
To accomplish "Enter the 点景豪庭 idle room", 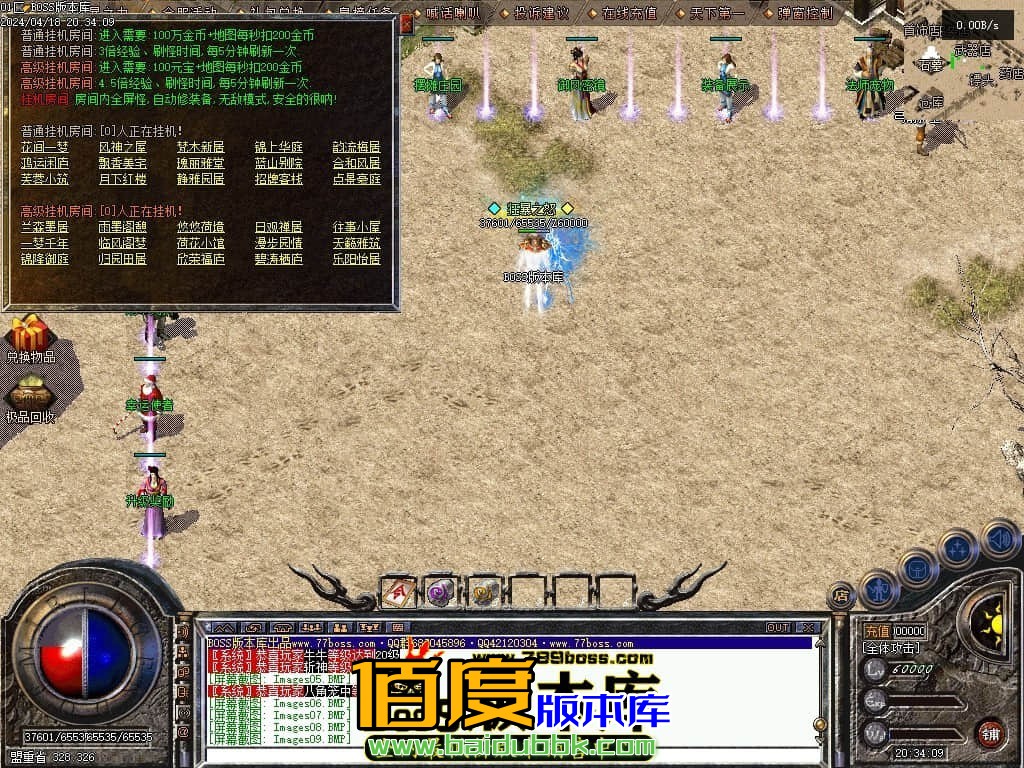I will 356,179.
